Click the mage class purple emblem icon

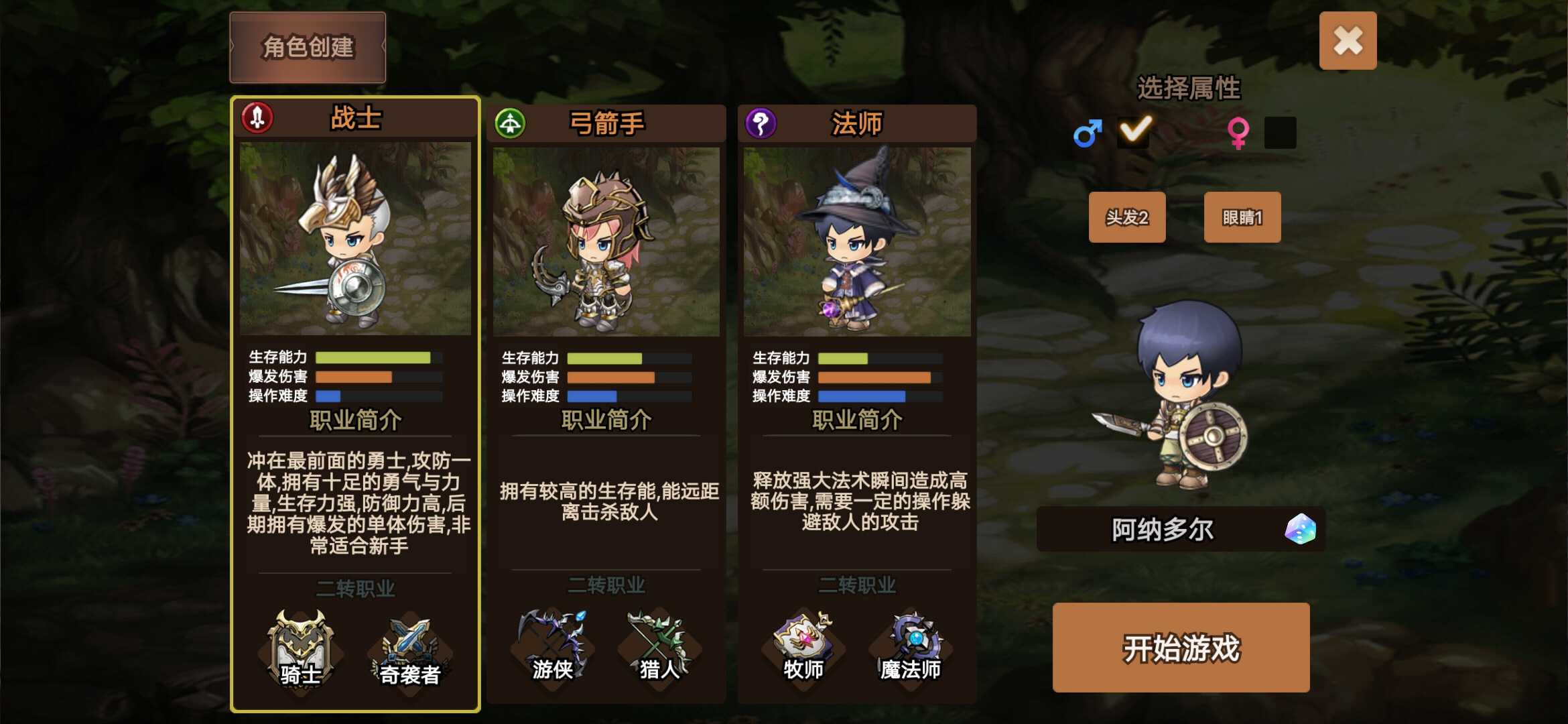761,121
